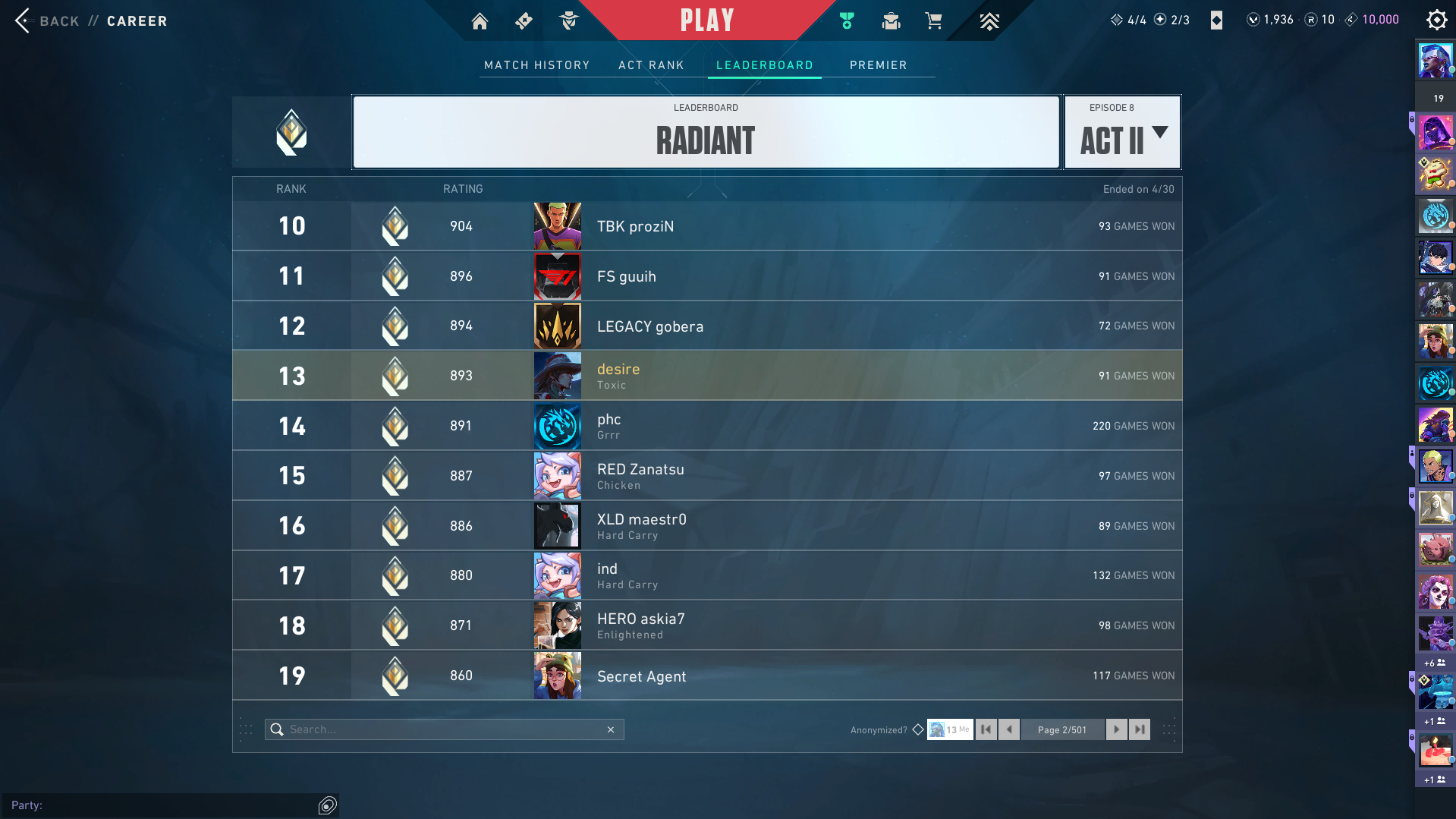
Task: Click the Esports chevron icon
Action: coord(989,20)
